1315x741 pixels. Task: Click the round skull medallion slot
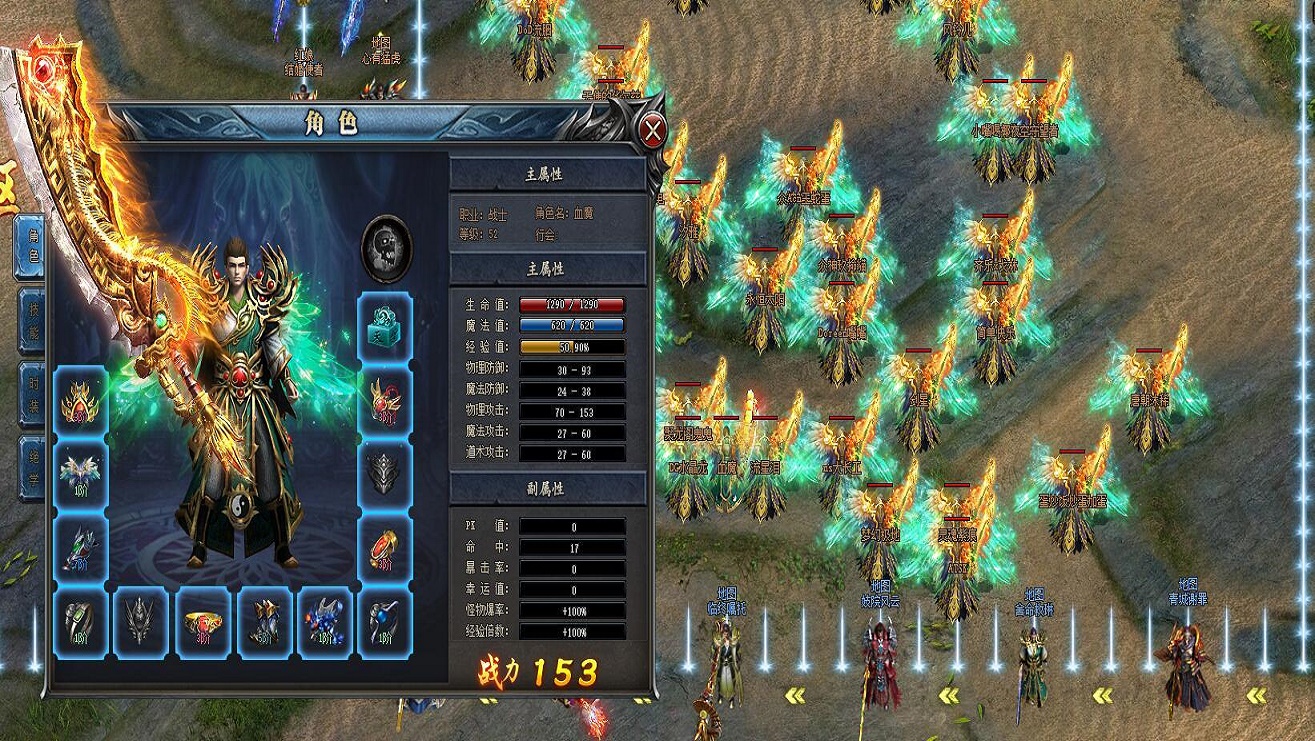386,247
